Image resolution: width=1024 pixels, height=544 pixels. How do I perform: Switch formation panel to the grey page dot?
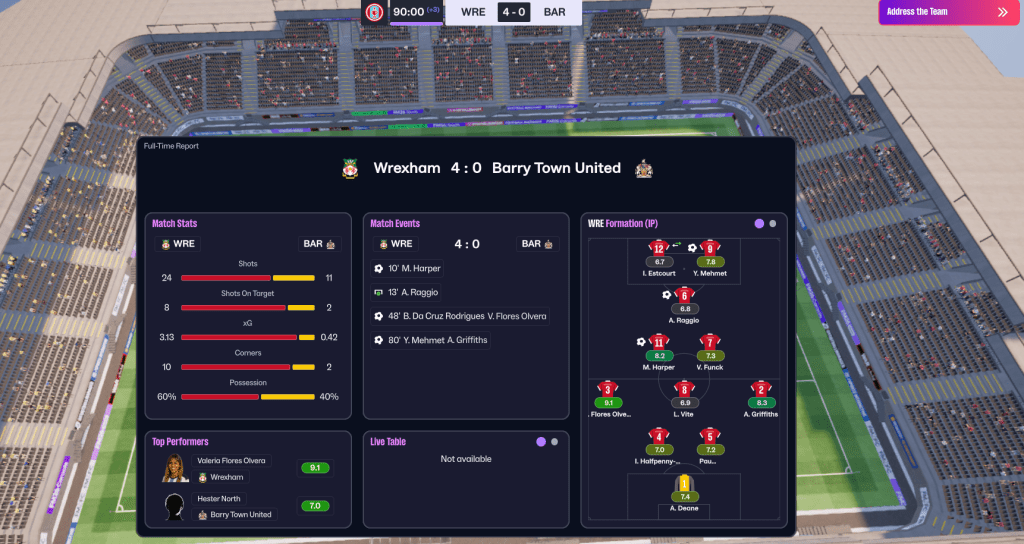coord(773,223)
